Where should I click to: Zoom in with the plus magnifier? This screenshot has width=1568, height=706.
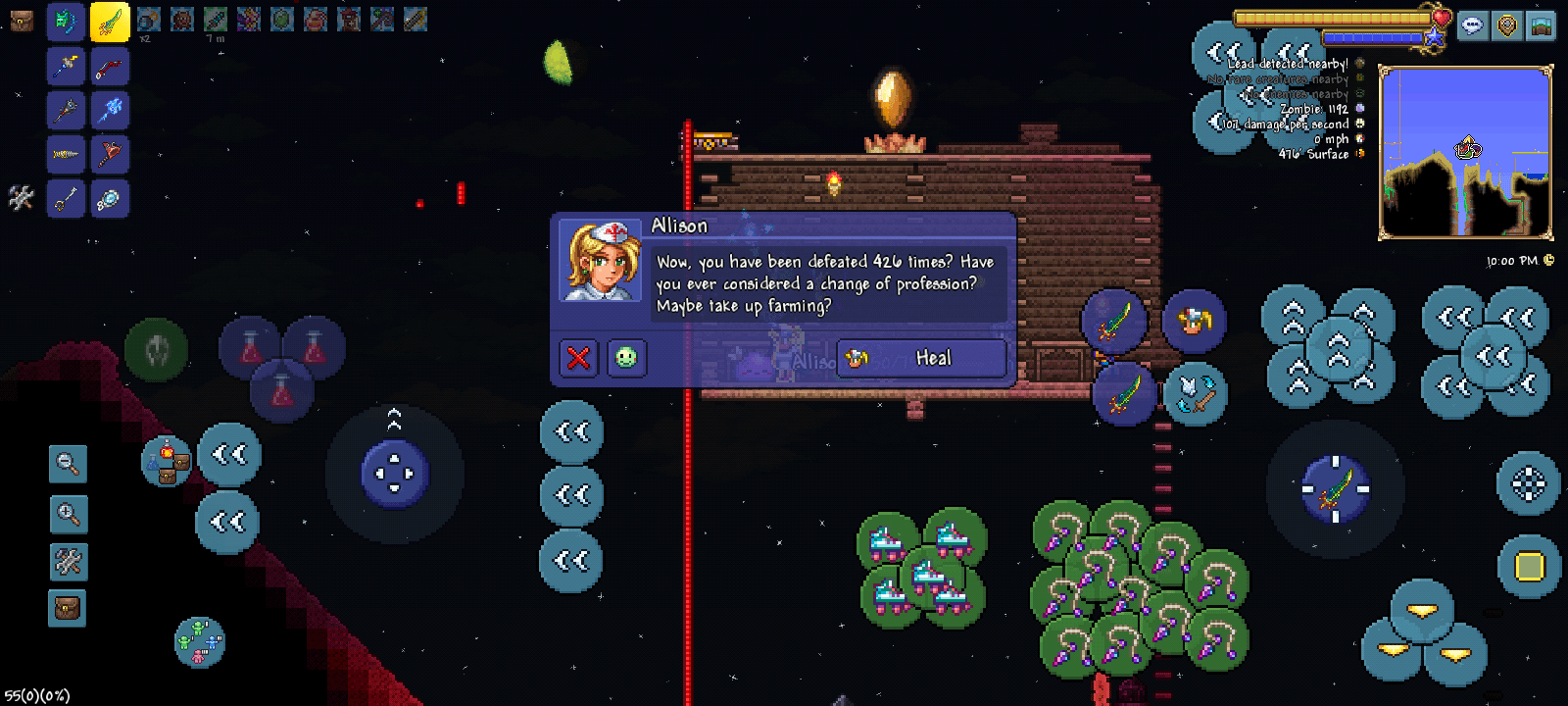68,514
